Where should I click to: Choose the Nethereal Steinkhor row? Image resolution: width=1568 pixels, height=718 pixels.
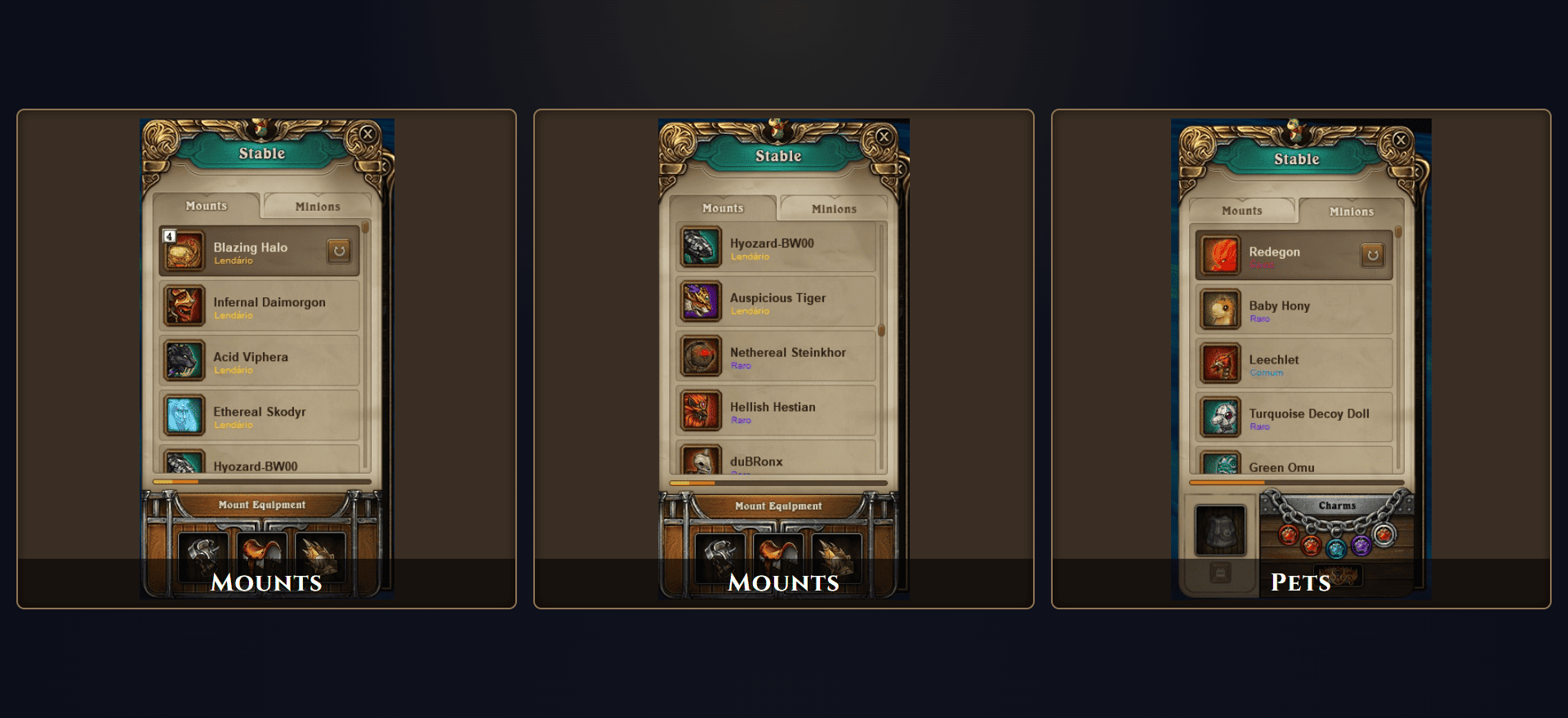(787, 356)
